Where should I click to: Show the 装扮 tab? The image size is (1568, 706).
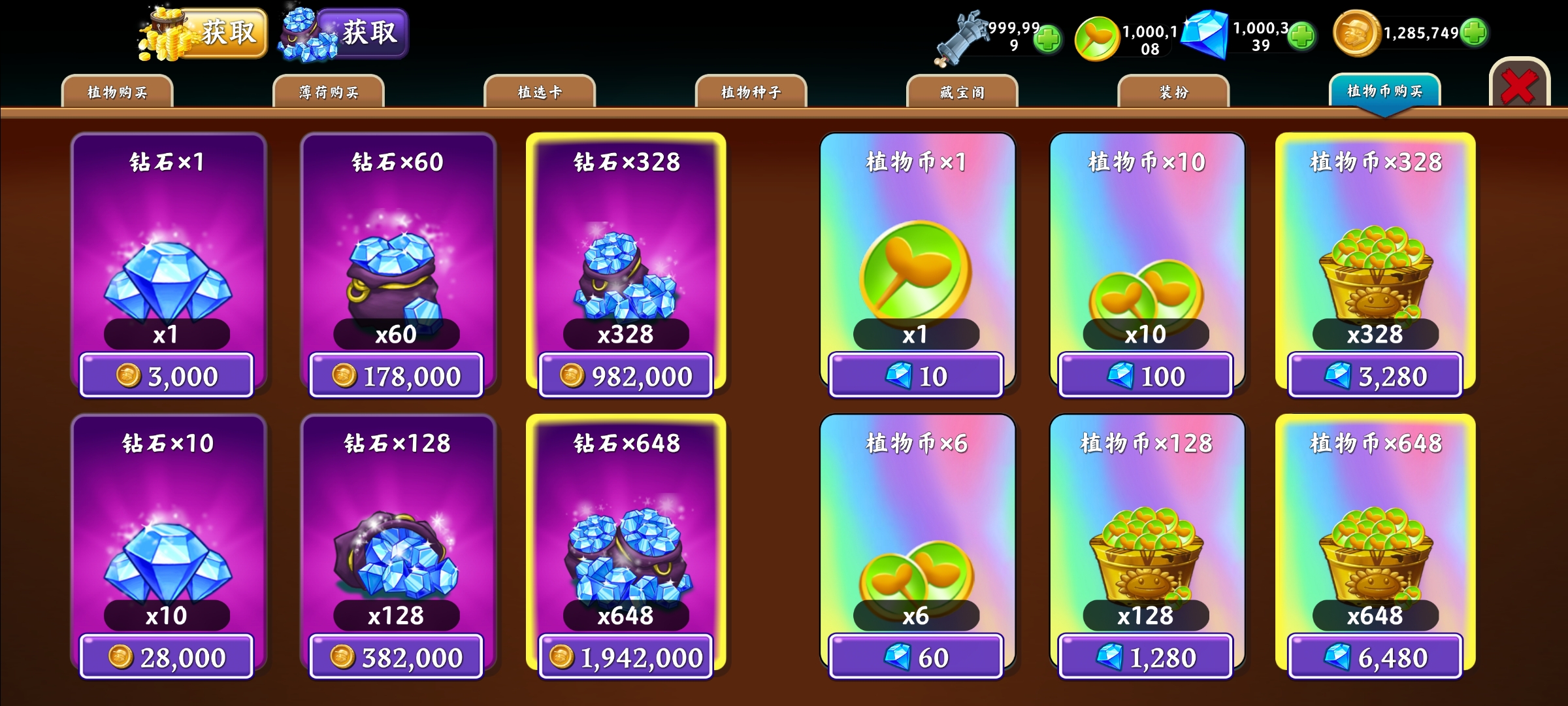1173,92
